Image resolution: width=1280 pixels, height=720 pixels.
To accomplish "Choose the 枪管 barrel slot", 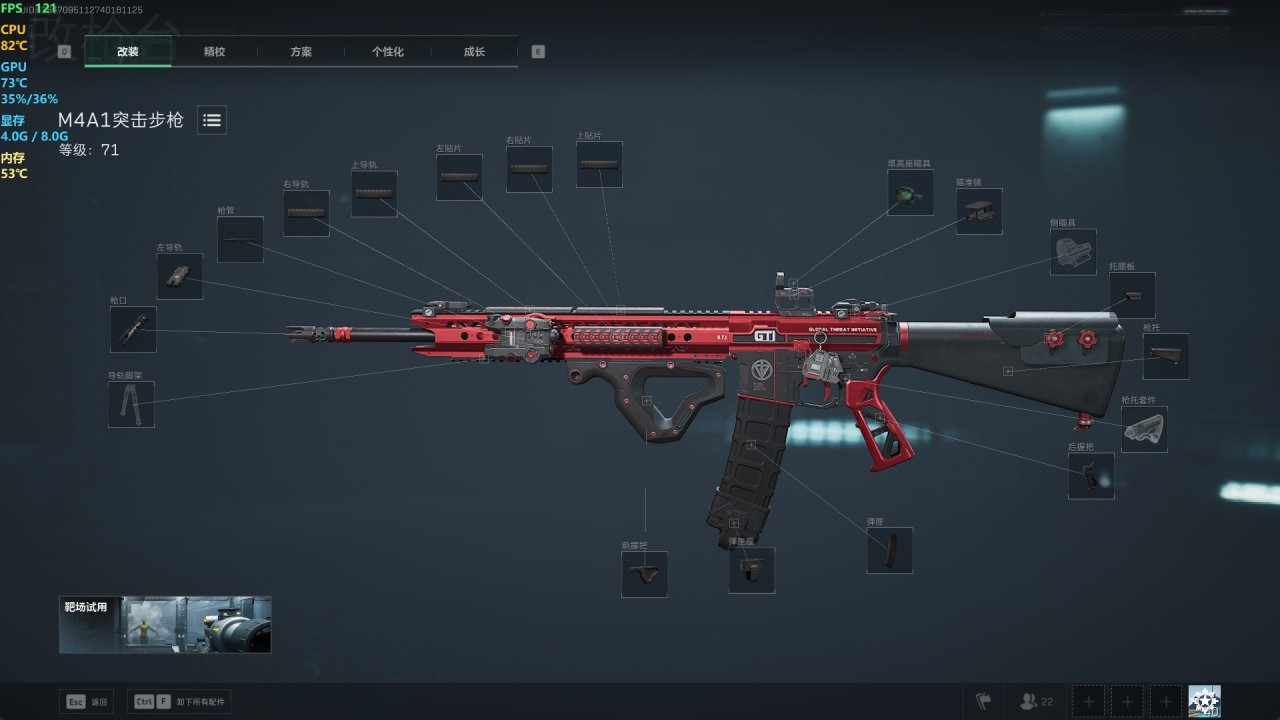I will click(x=240, y=239).
